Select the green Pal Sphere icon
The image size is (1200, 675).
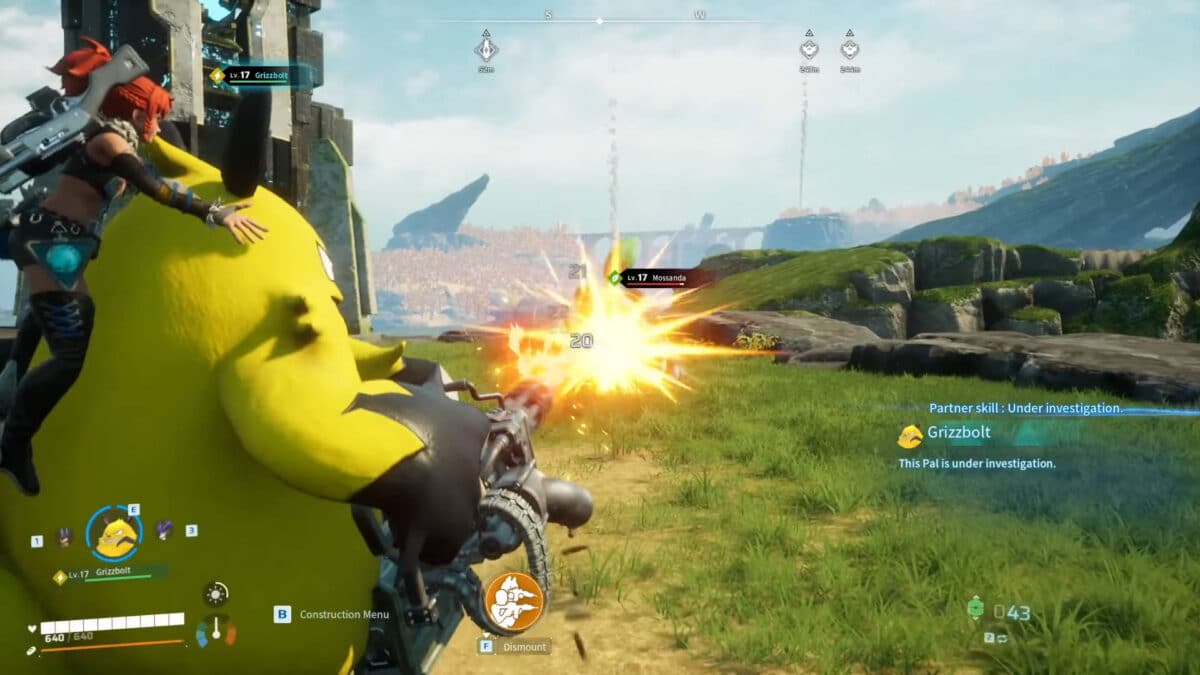pos(975,609)
